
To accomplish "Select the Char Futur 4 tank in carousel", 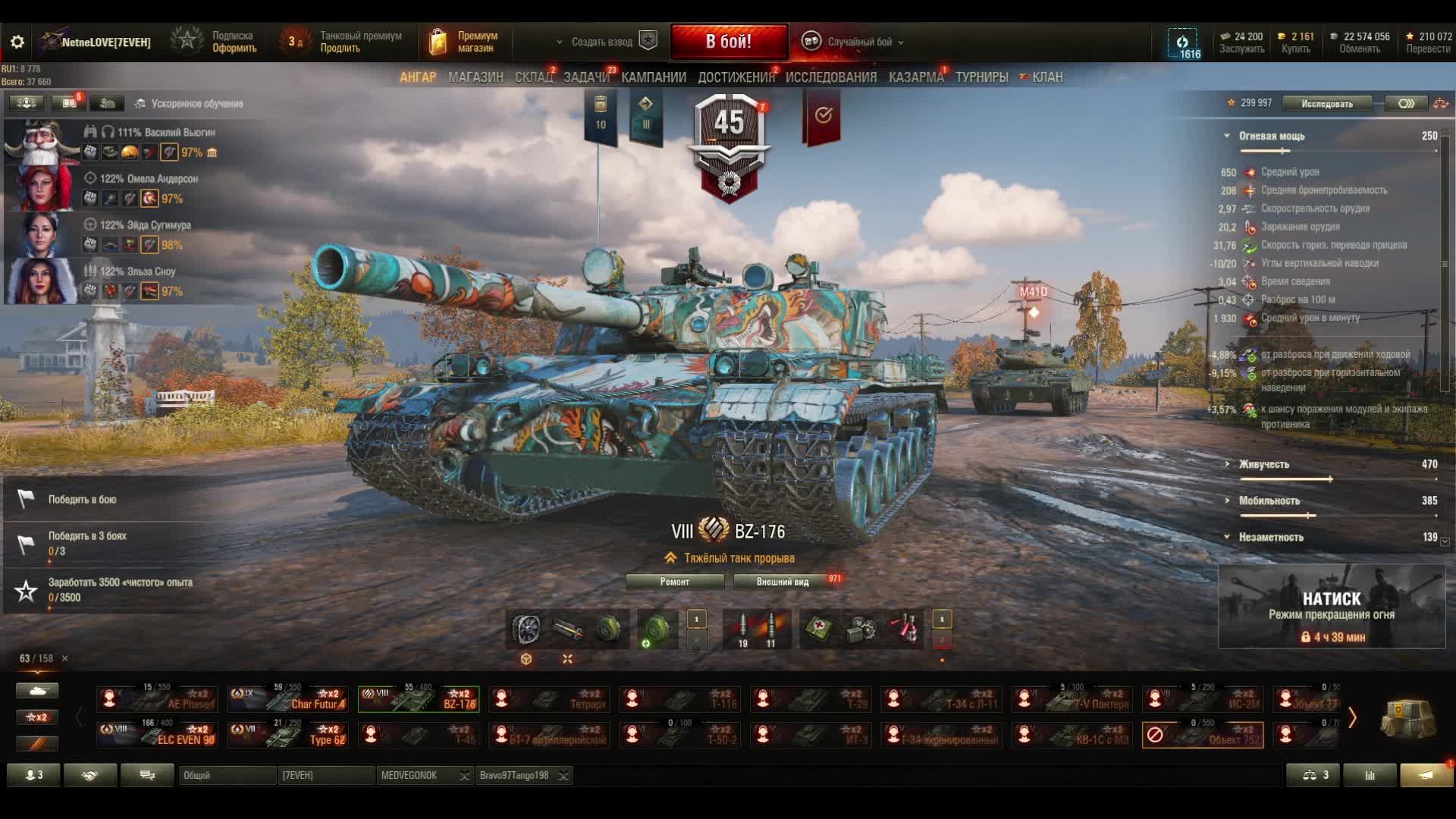I will [288, 698].
